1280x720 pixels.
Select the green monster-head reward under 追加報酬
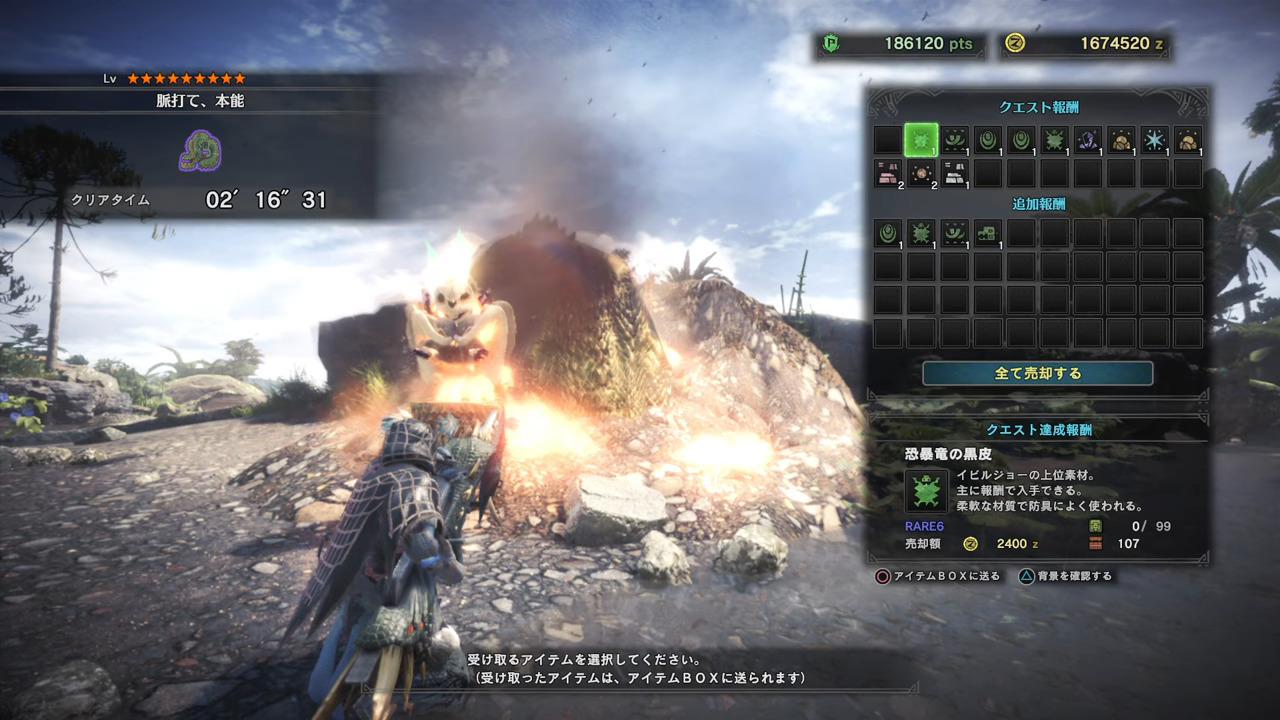[x=987, y=233]
